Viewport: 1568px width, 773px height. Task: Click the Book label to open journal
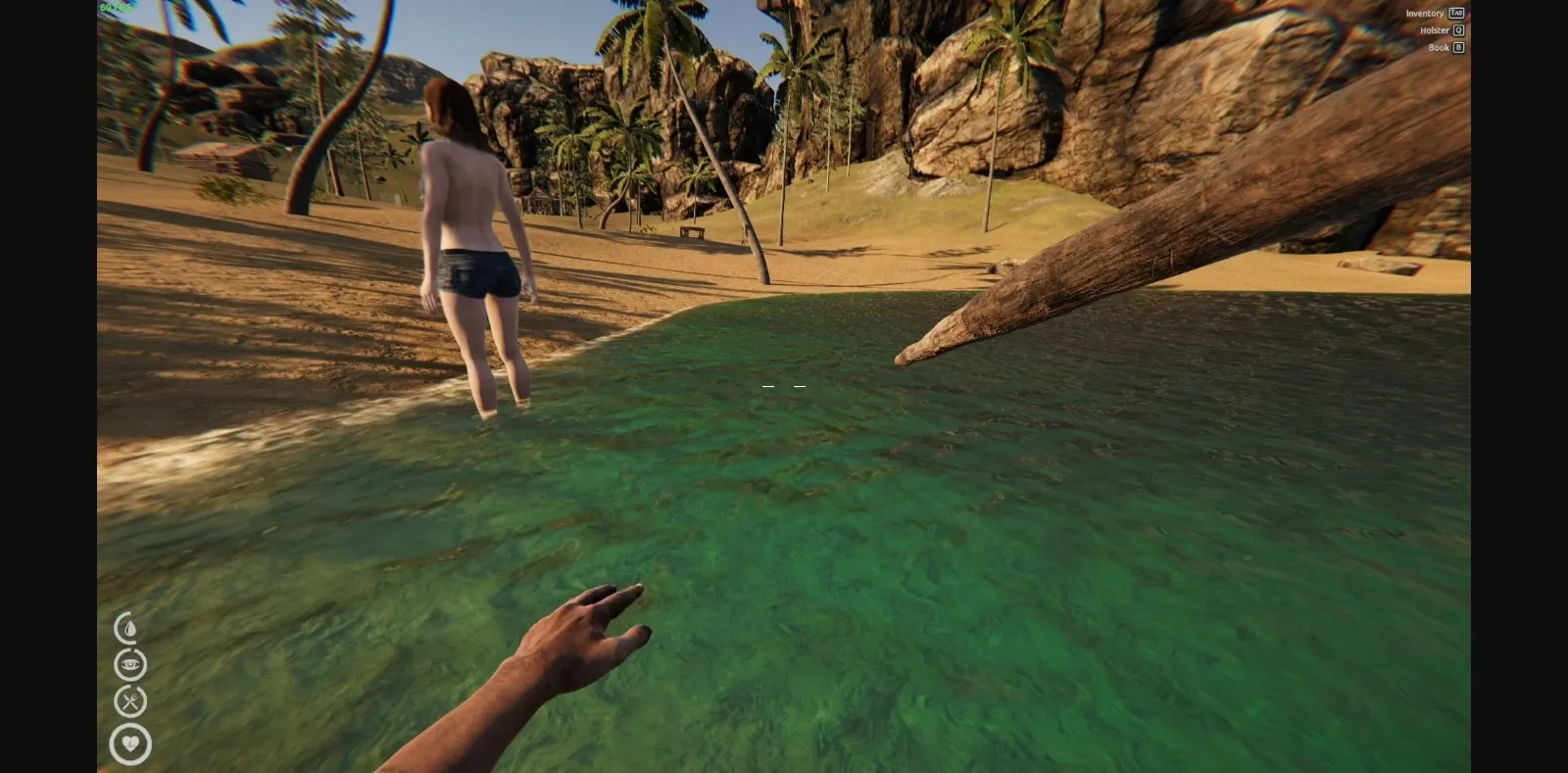(1439, 47)
